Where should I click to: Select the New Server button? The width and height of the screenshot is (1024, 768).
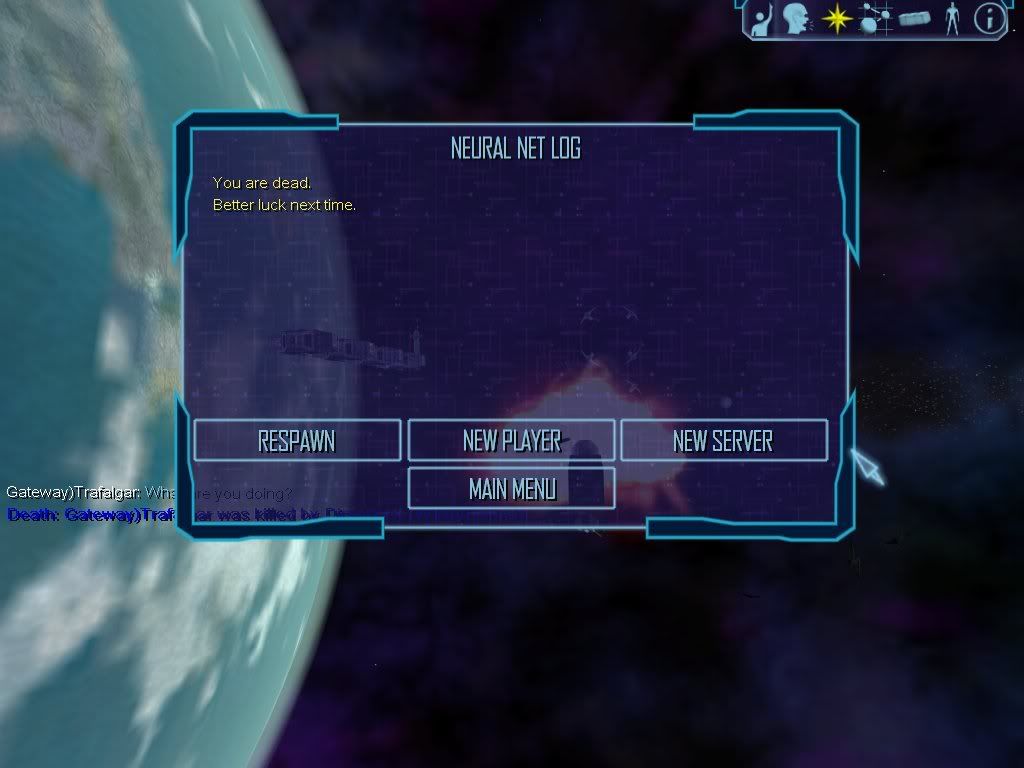[x=723, y=440]
